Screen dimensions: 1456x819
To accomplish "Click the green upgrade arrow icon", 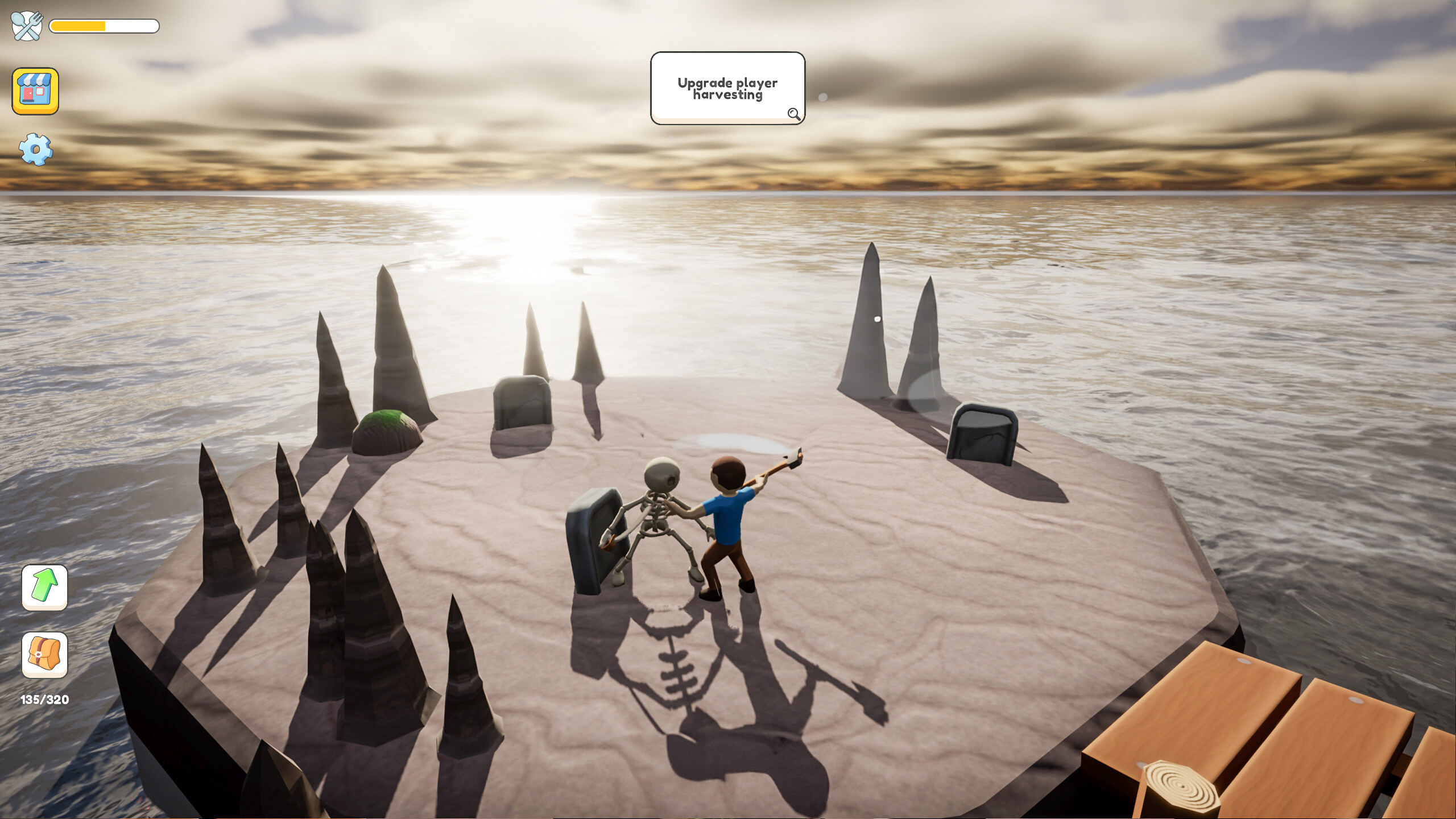I will (x=44, y=588).
